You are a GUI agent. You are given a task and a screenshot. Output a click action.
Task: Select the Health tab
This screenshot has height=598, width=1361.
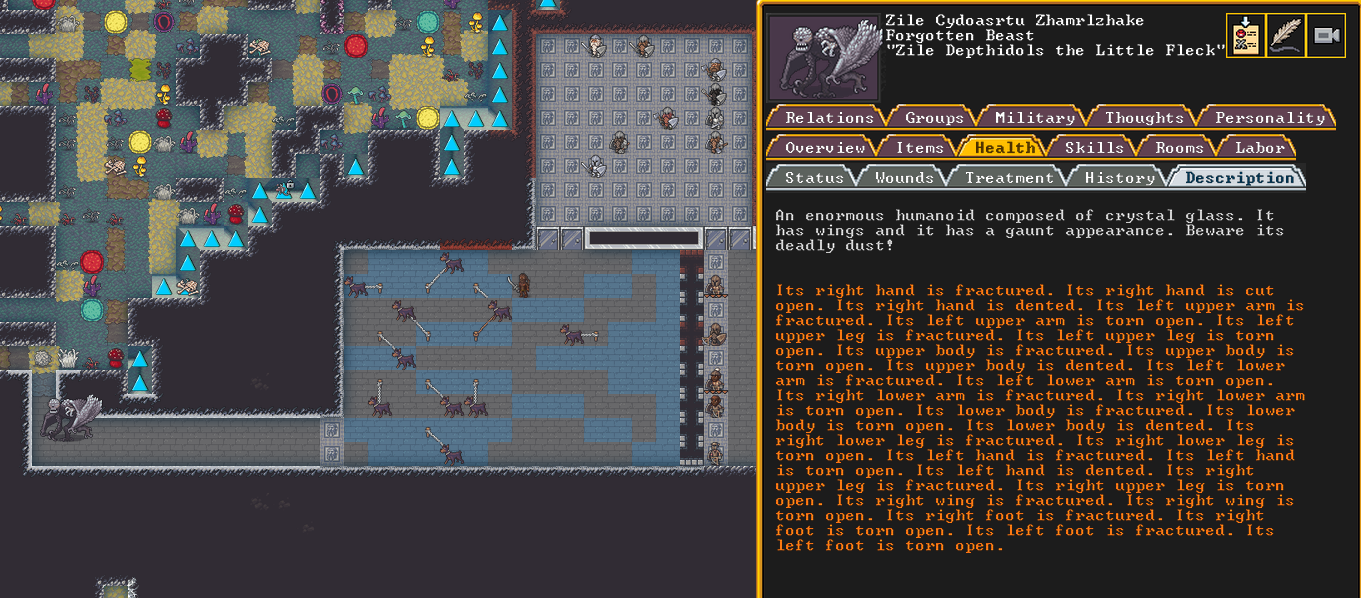pos(1004,148)
